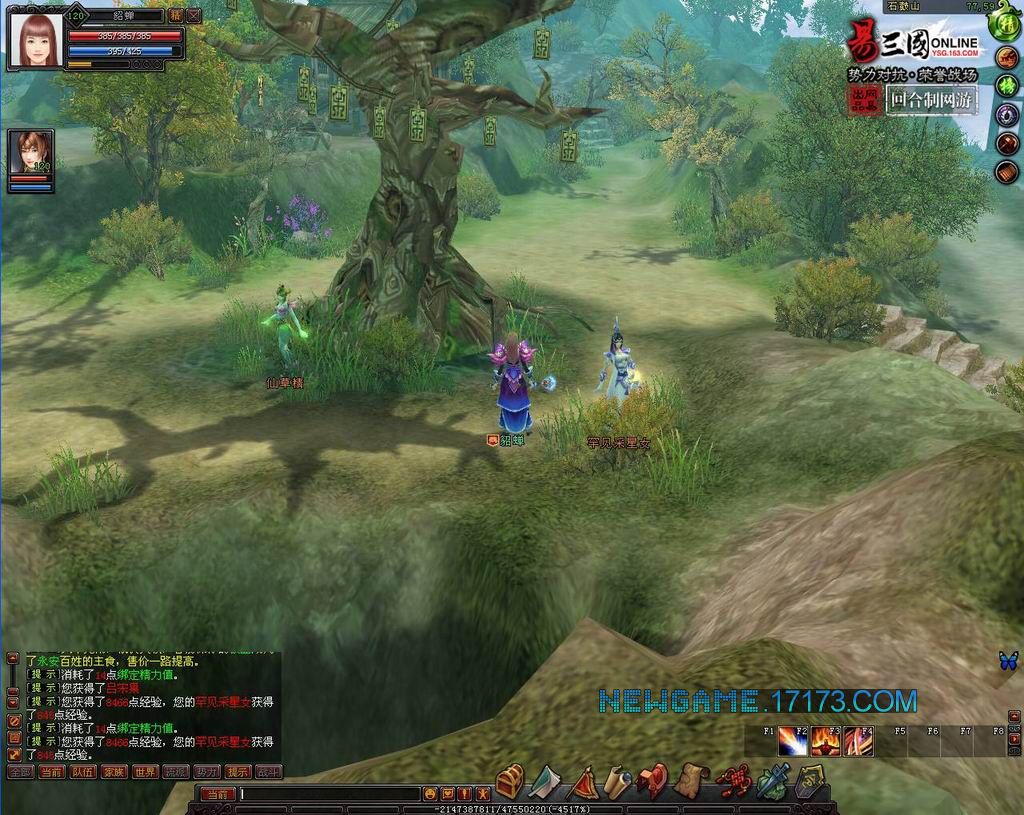Select the pet portrait below the player frame
The width and height of the screenshot is (1024, 815).
coord(30,153)
